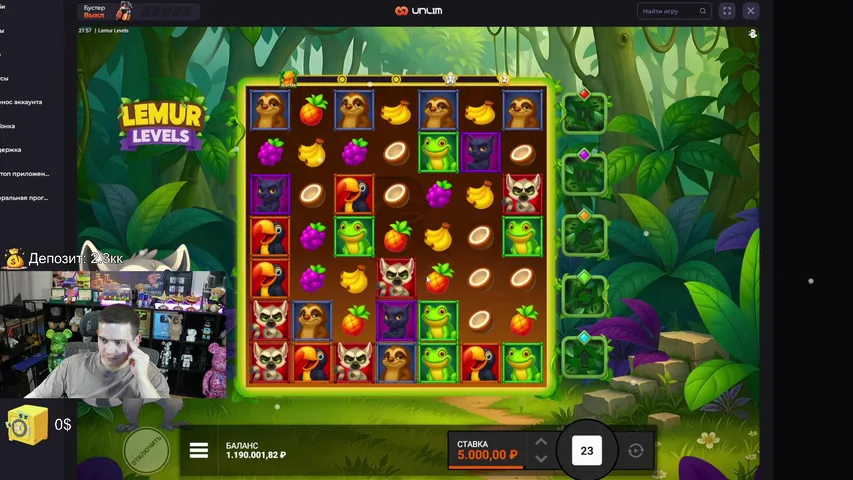853x480 pixels.
Task: Toggle the Бустер booster switch
Action: [95, 11]
